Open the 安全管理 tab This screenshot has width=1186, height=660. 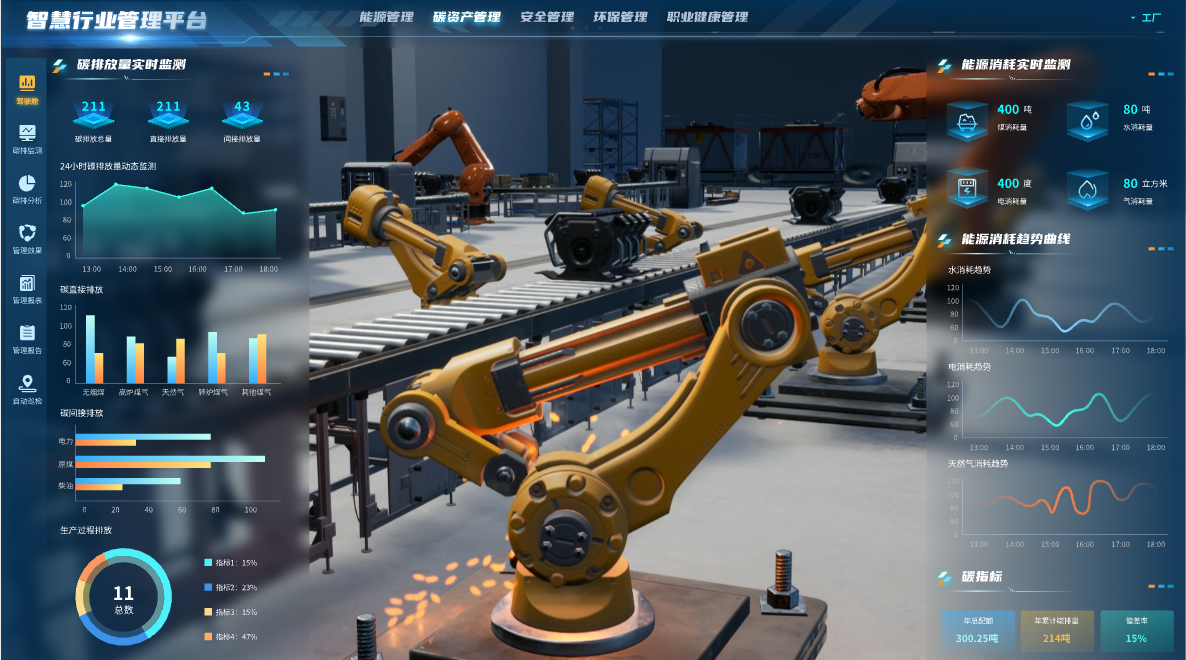click(x=547, y=17)
